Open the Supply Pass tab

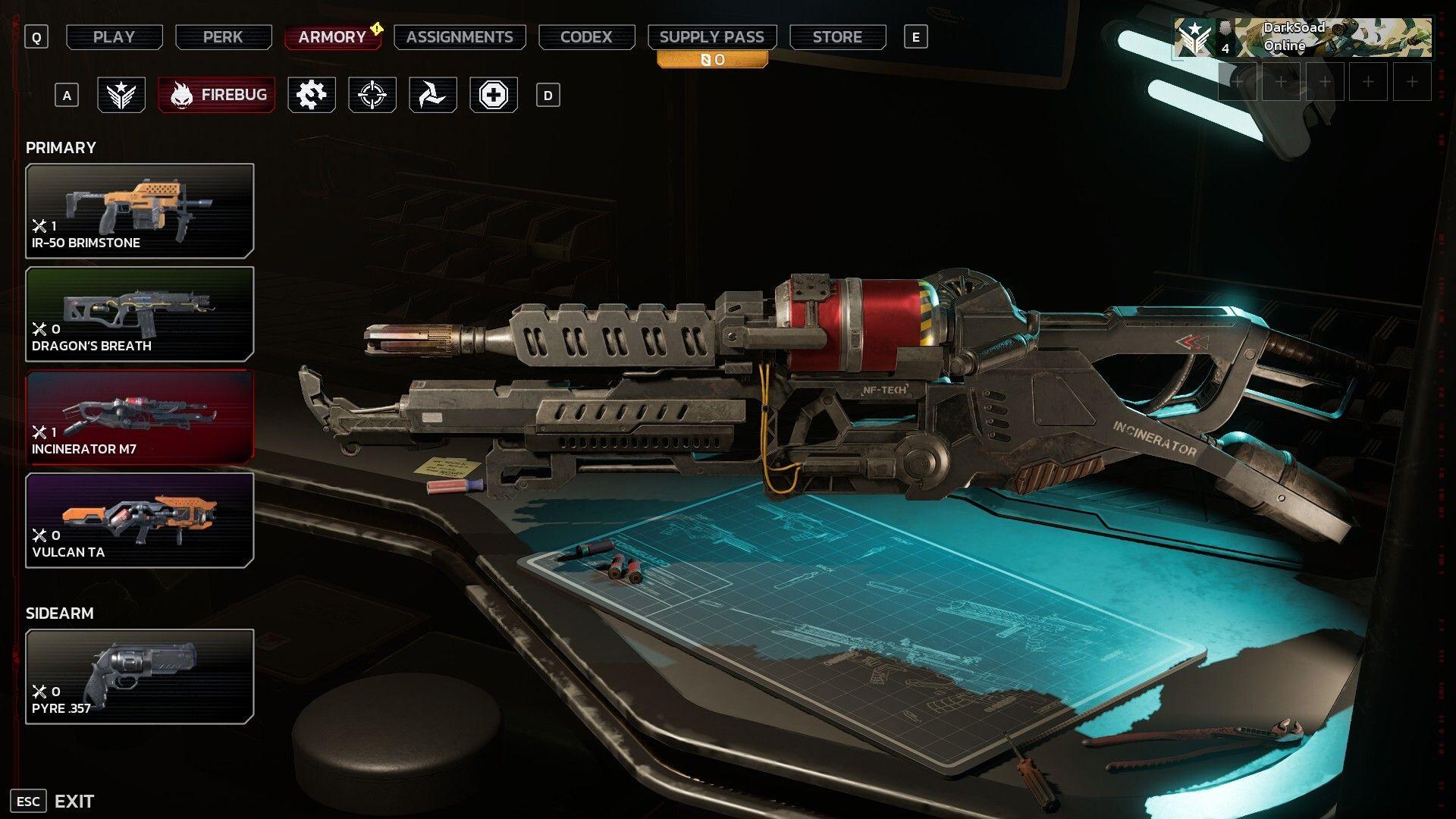711,37
